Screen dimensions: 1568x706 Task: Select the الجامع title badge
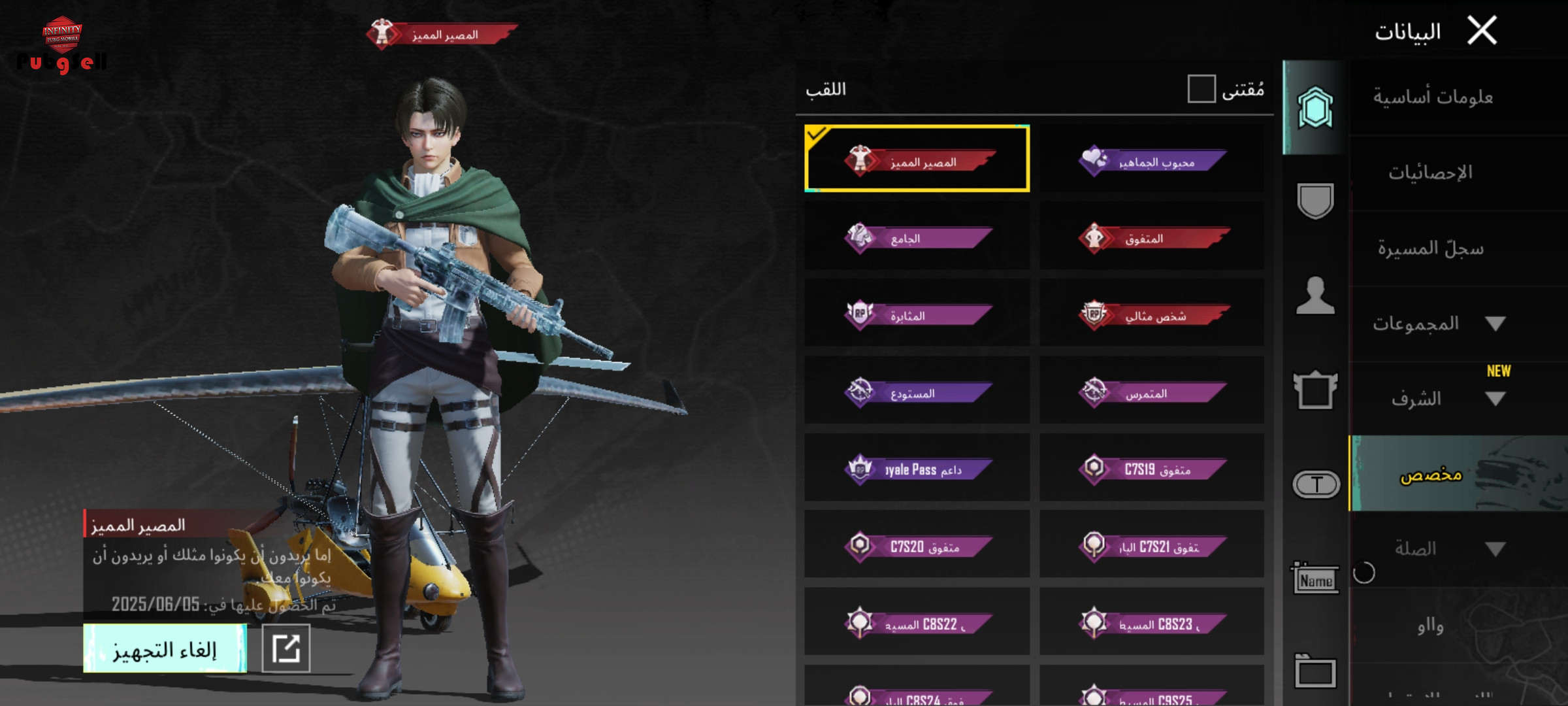tap(917, 237)
